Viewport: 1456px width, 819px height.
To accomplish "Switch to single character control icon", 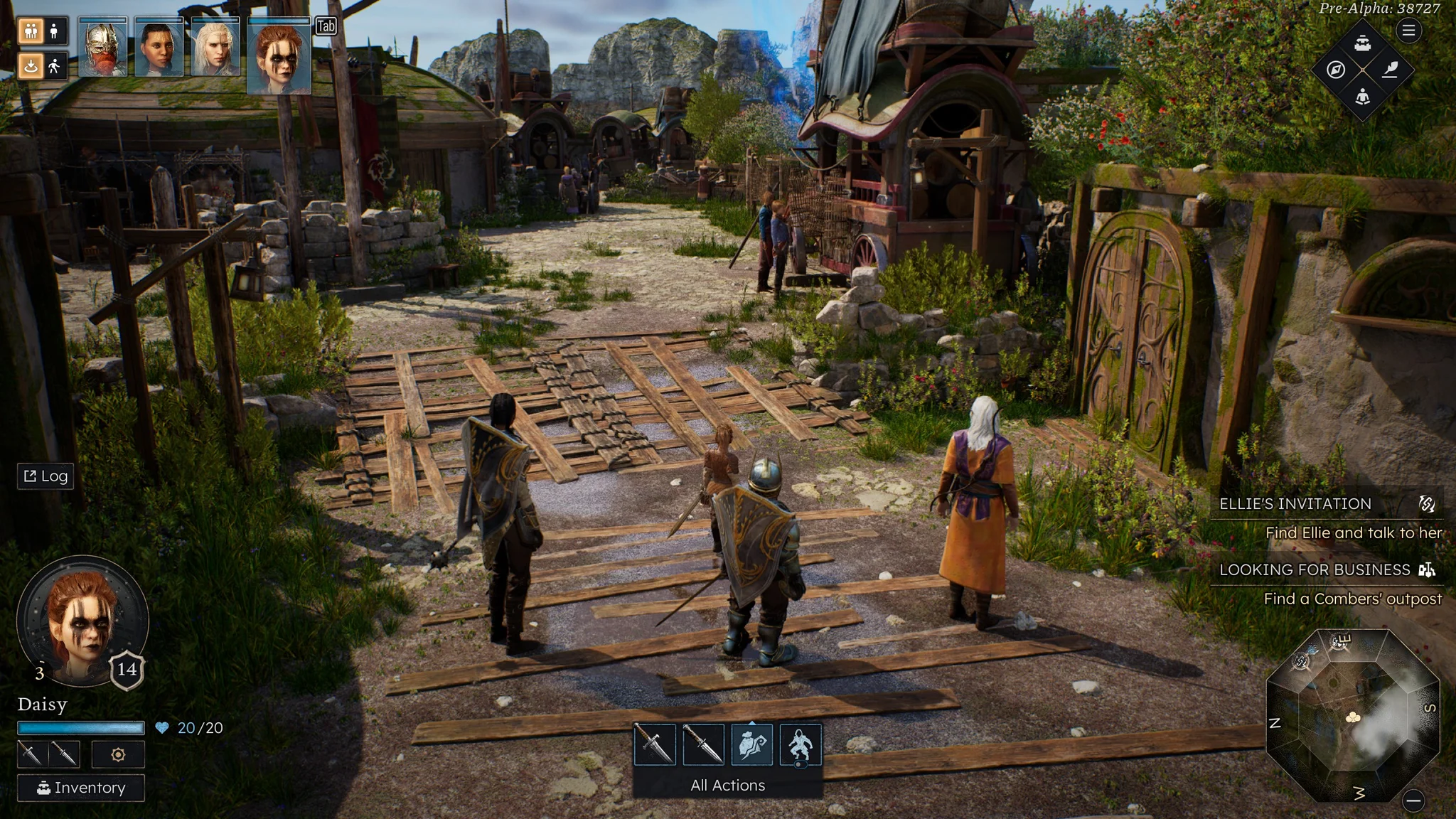I will click(54, 31).
